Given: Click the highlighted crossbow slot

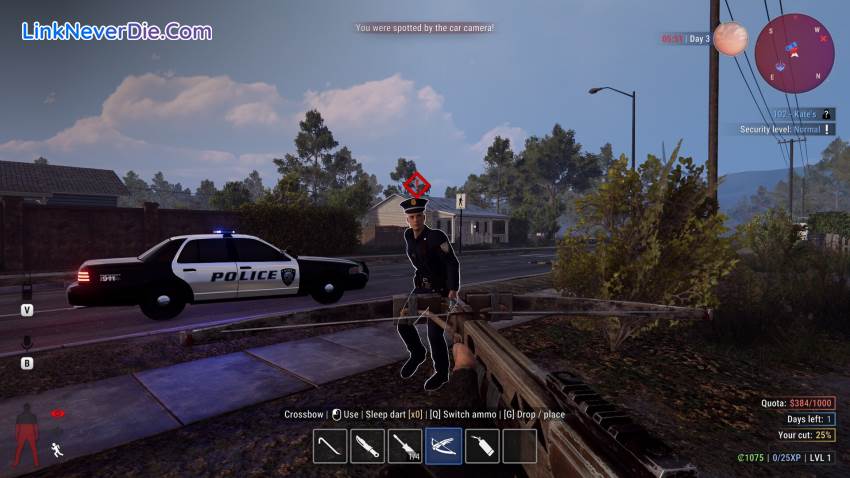Looking at the screenshot, I should [443, 446].
